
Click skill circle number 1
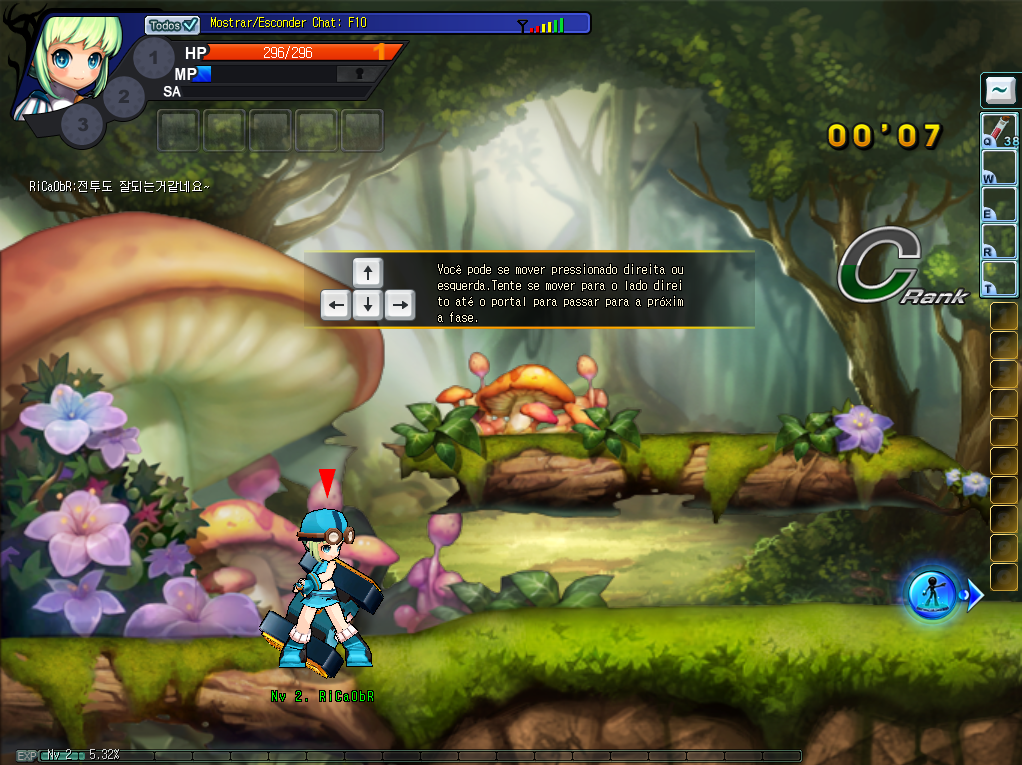point(153,59)
